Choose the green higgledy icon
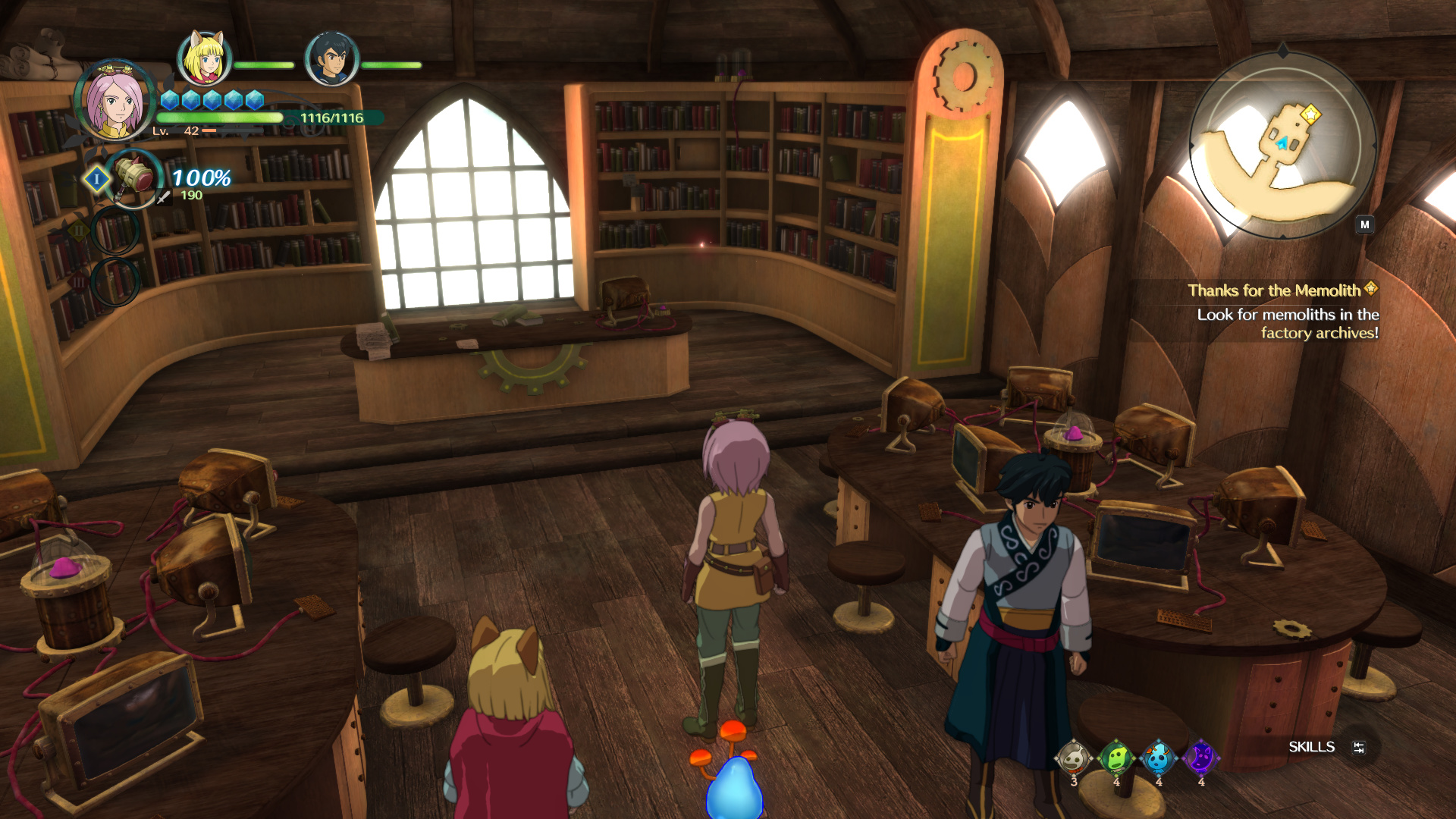 (x=1116, y=758)
